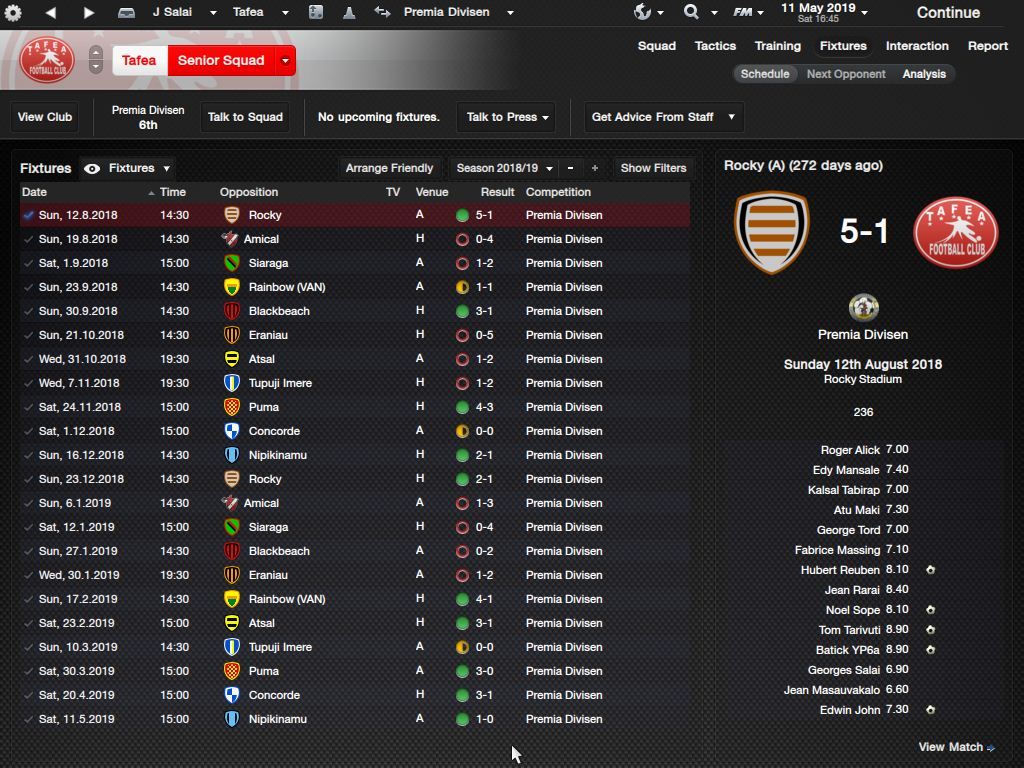Screen dimensions: 1024x768
Task: Choose Talk to Squad
Action: [245, 117]
